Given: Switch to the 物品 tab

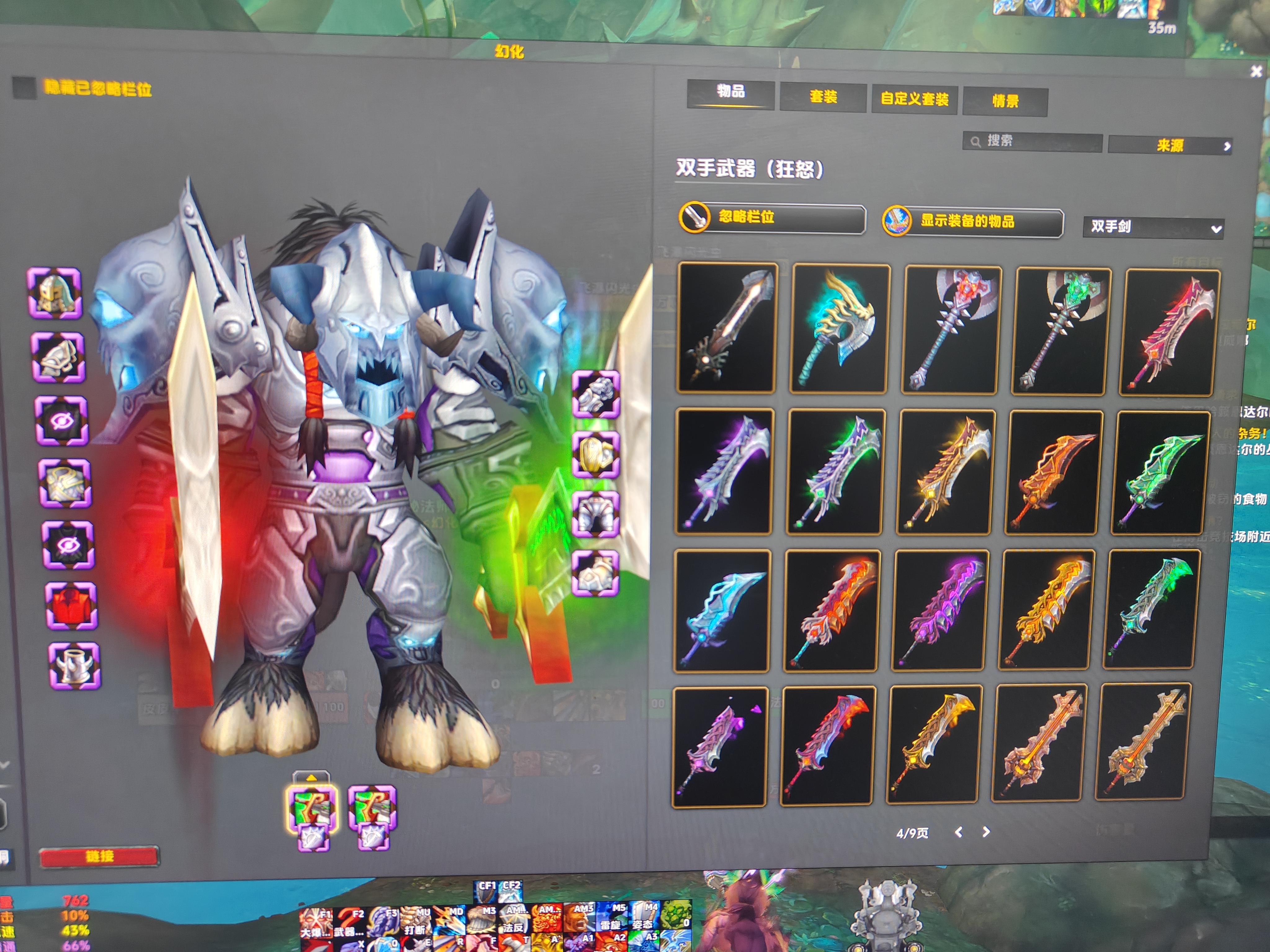Looking at the screenshot, I should click(730, 92).
